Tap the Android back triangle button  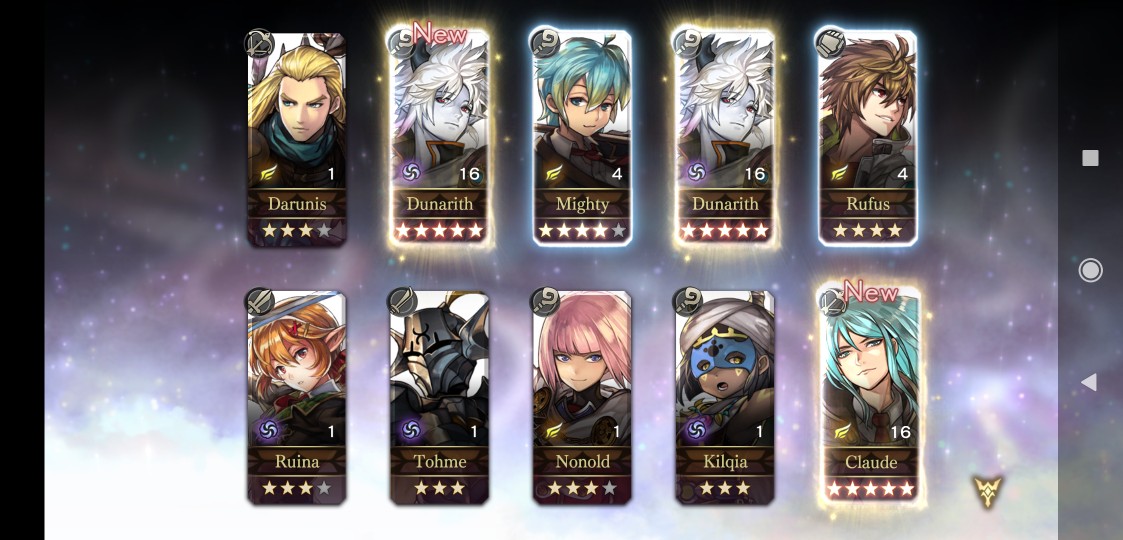[1089, 382]
